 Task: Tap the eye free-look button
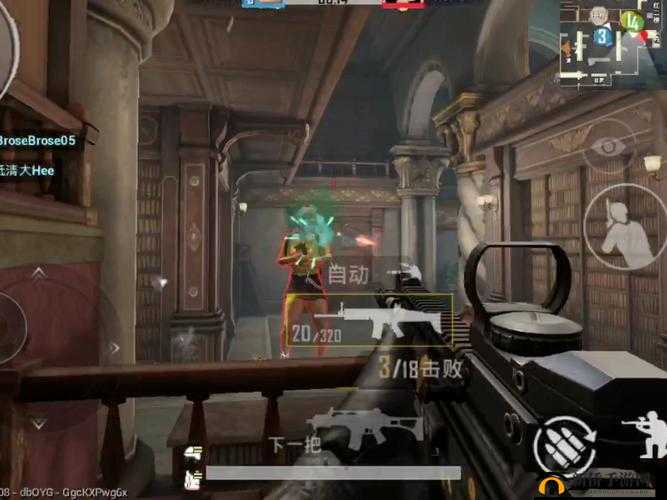coord(606,147)
